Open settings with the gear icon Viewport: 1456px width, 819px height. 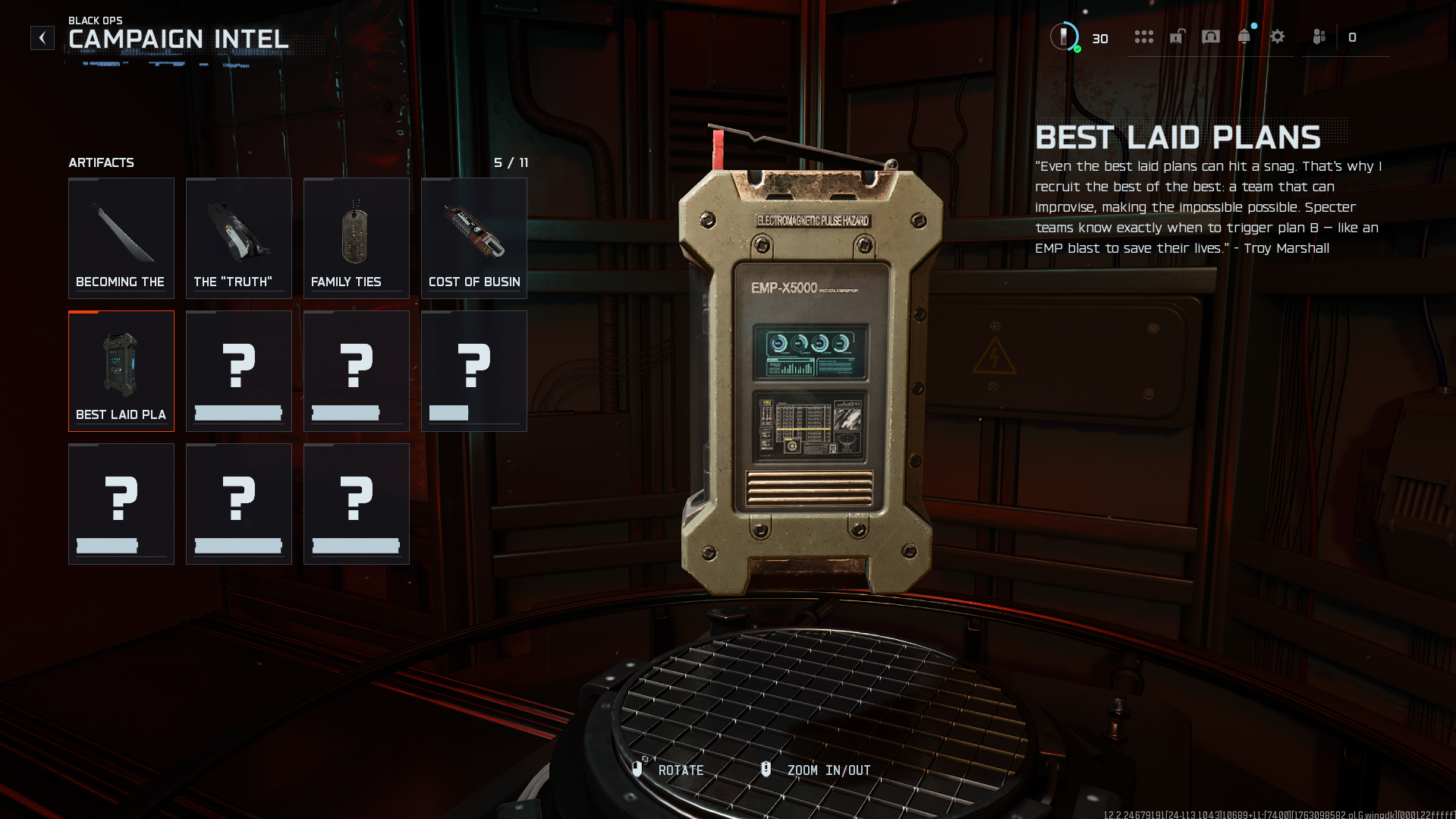[x=1278, y=36]
